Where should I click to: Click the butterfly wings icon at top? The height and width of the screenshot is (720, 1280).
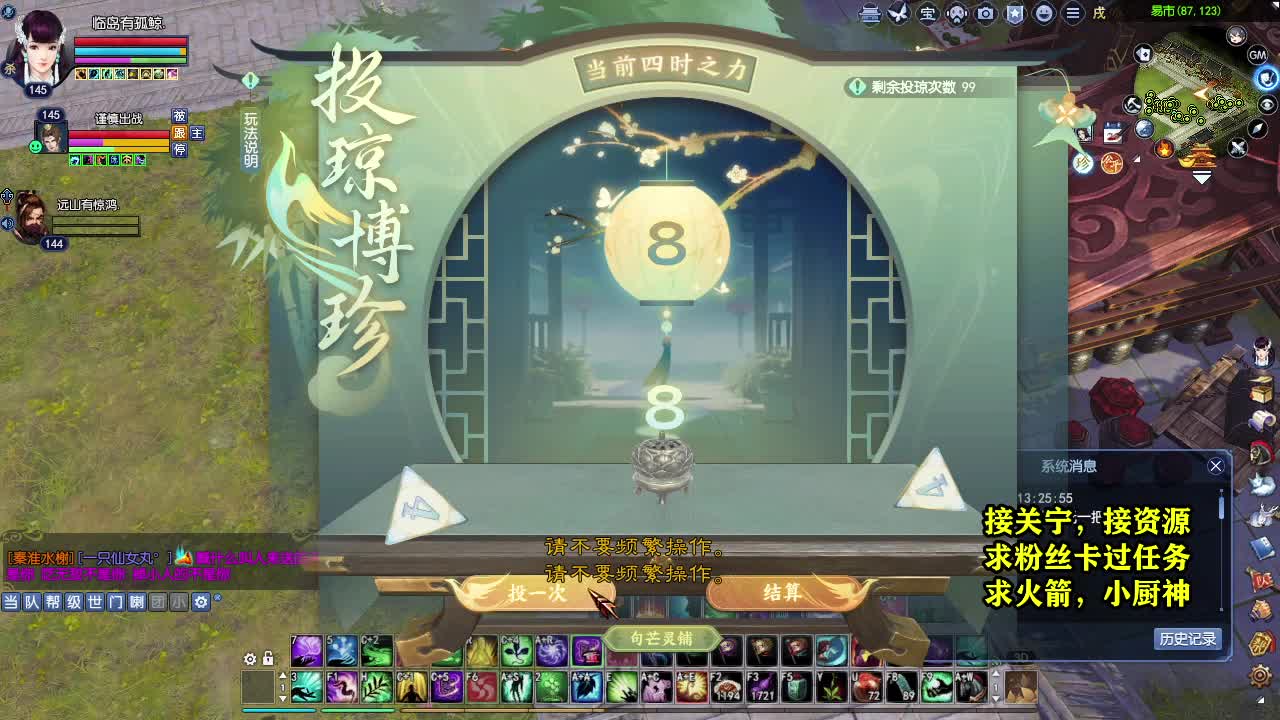coord(899,12)
